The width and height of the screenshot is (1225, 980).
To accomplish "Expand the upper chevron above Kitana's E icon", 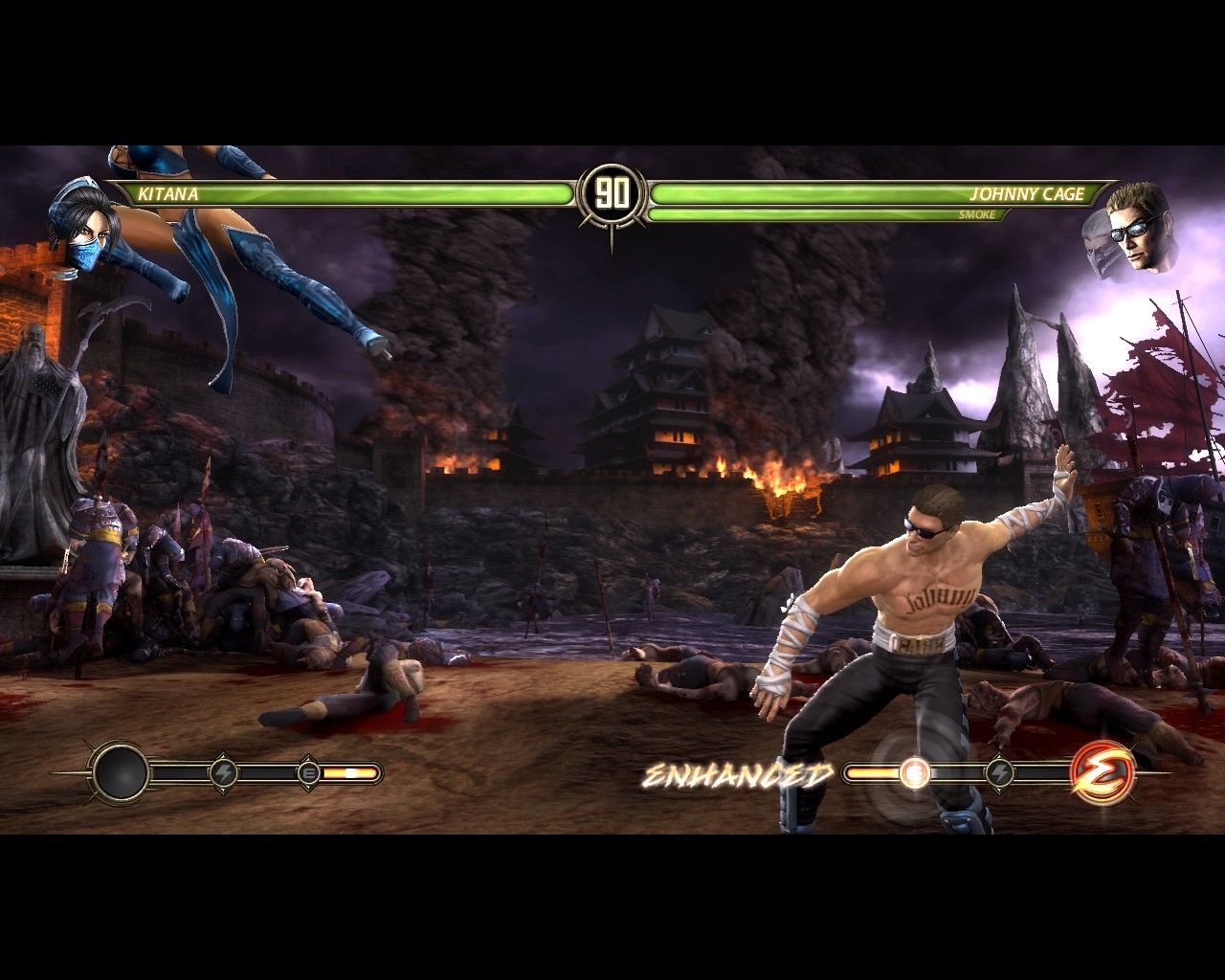I will pos(308,757).
